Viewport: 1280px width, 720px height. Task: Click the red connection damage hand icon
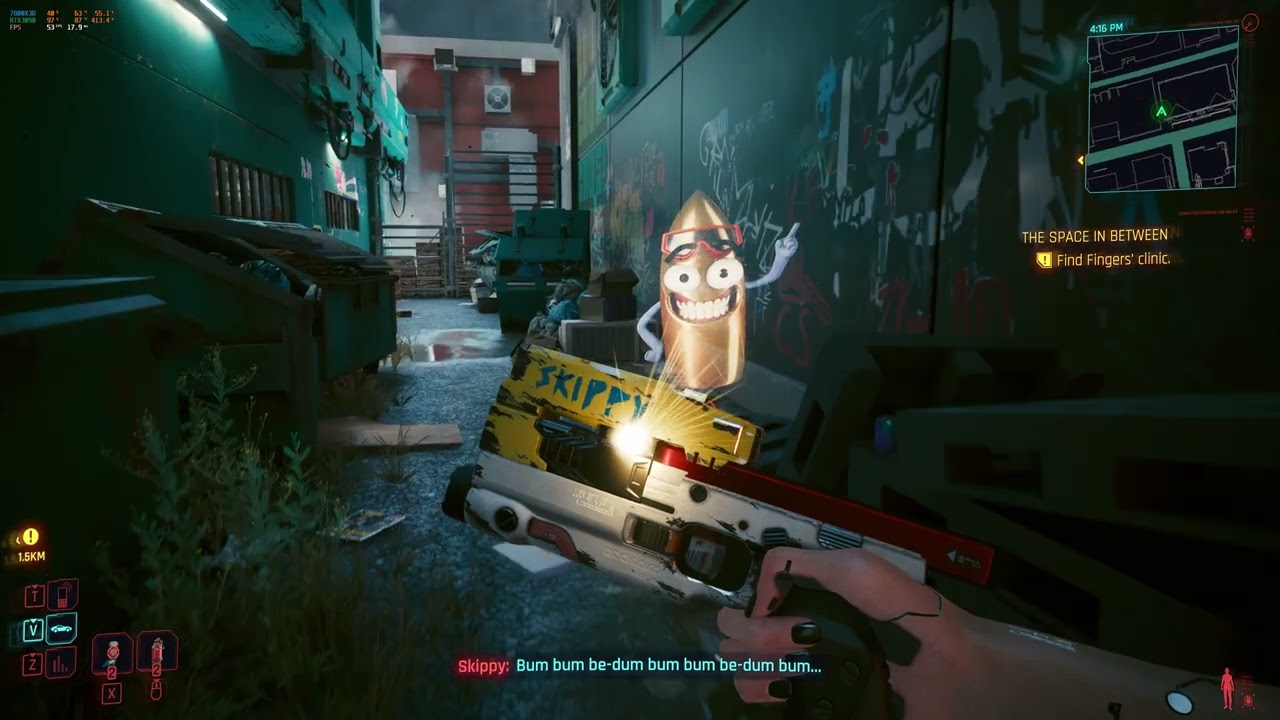coord(1248,700)
